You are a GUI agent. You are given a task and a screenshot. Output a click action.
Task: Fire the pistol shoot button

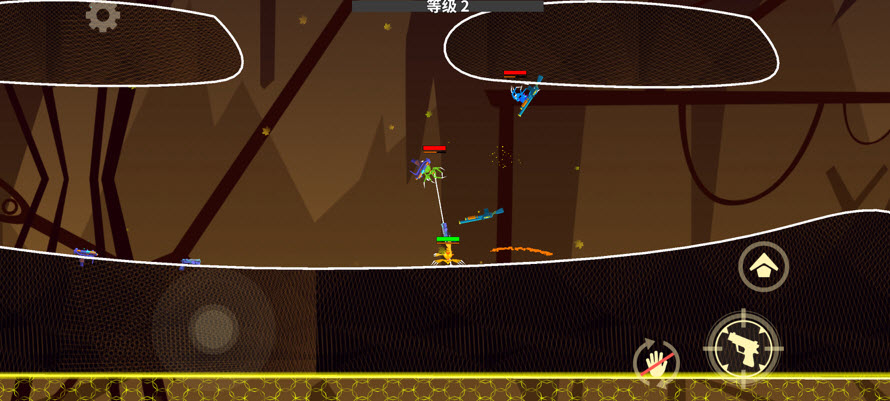pyautogui.click(x=742, y=348)
